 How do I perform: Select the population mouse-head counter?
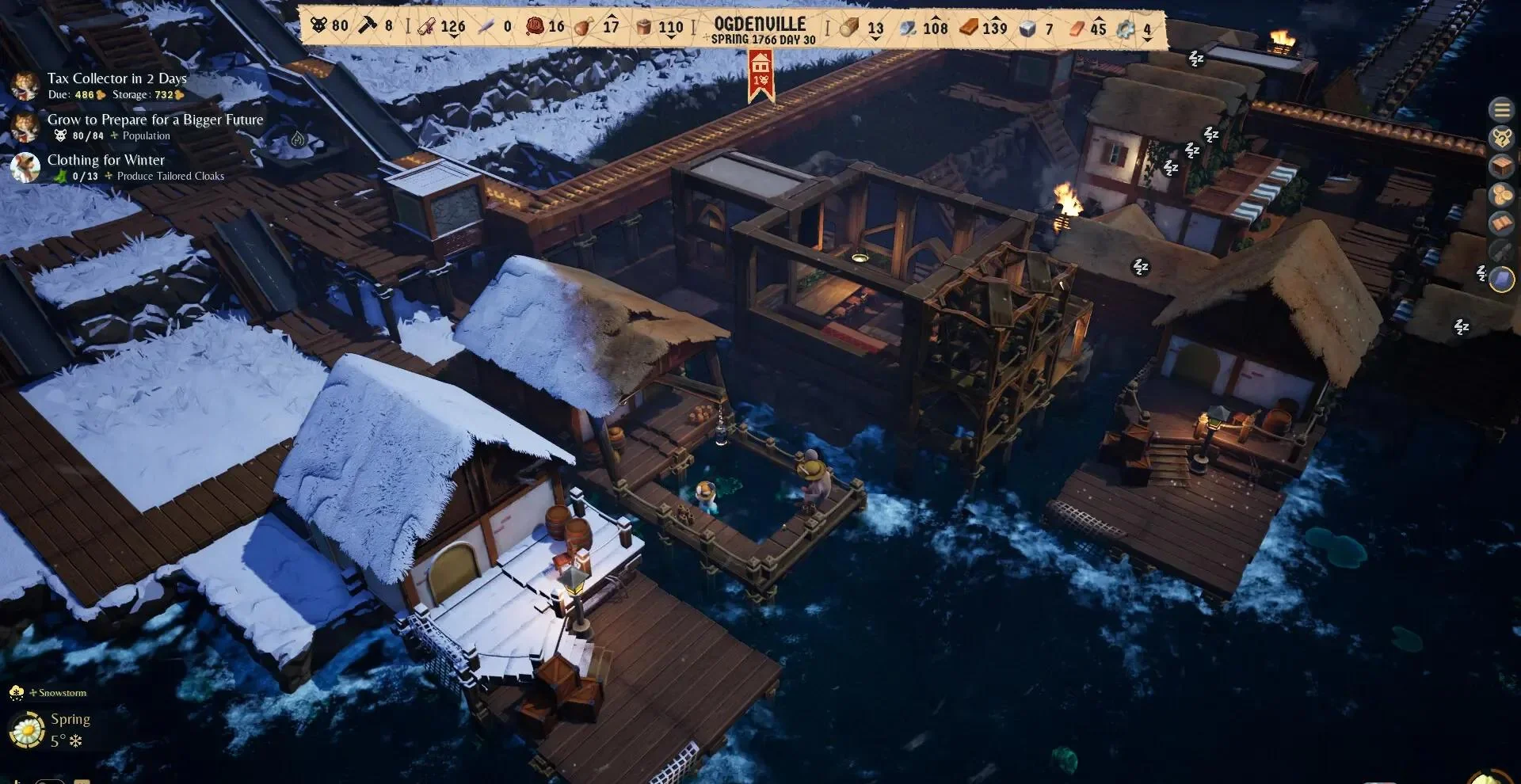[x=318, y=26]
